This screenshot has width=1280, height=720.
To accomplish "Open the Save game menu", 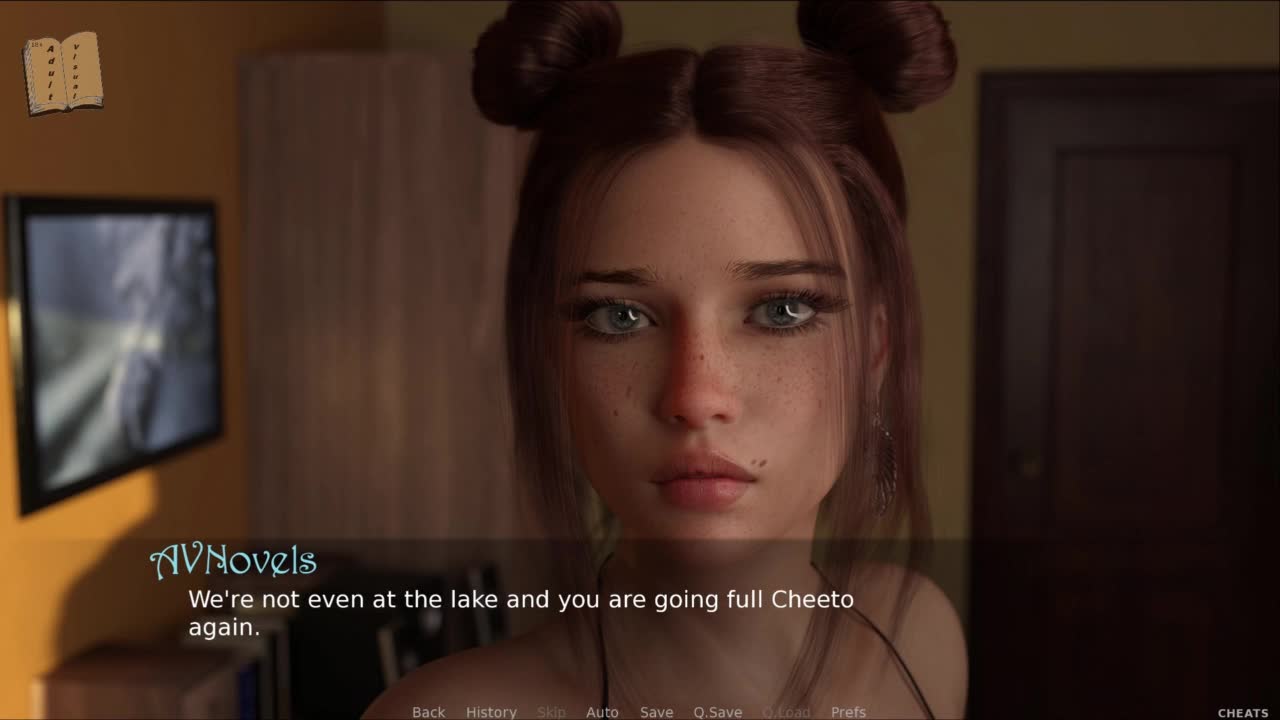I will coord(656,712).
